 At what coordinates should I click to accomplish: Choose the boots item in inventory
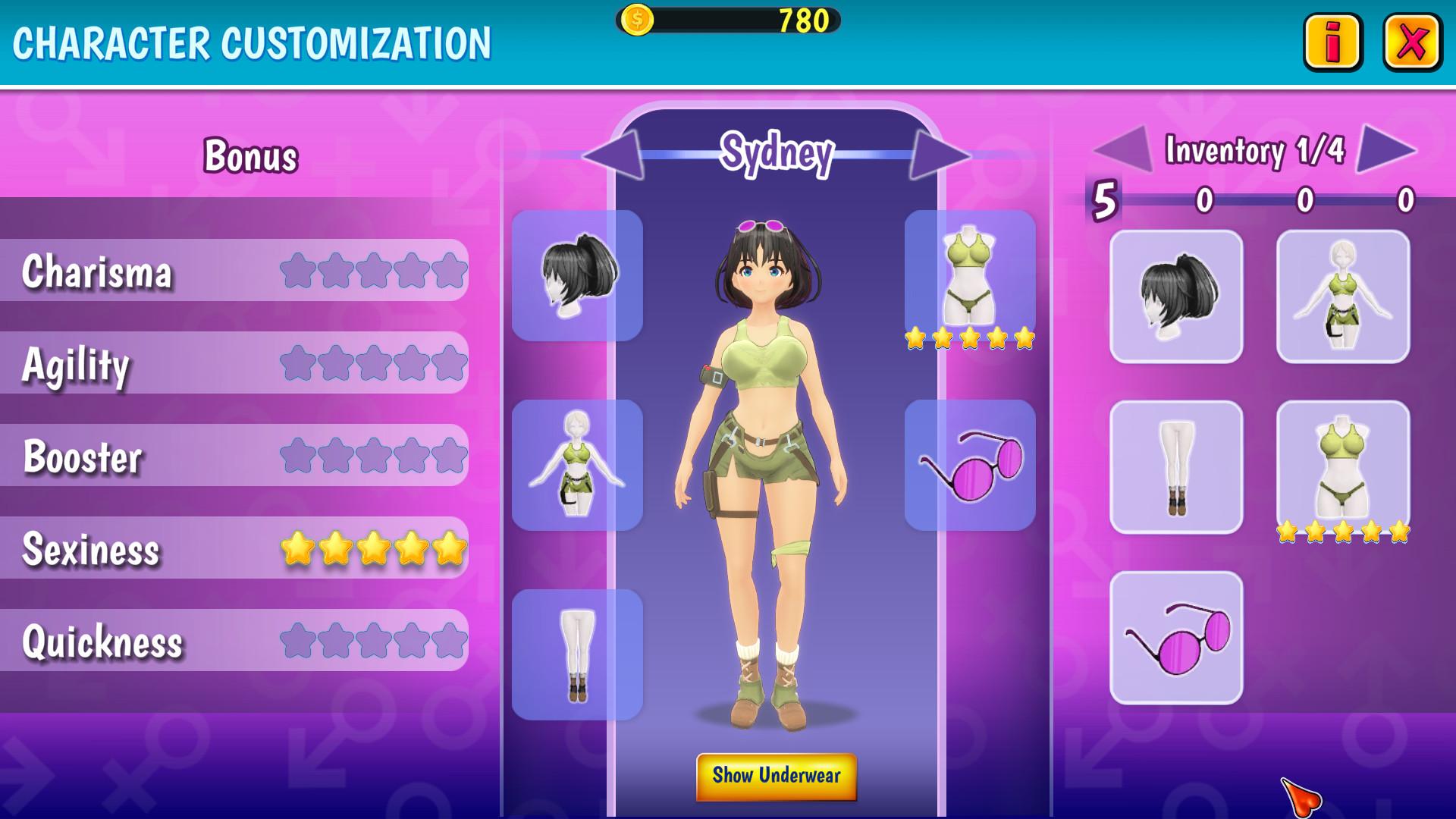click(x=1176, y=467)
